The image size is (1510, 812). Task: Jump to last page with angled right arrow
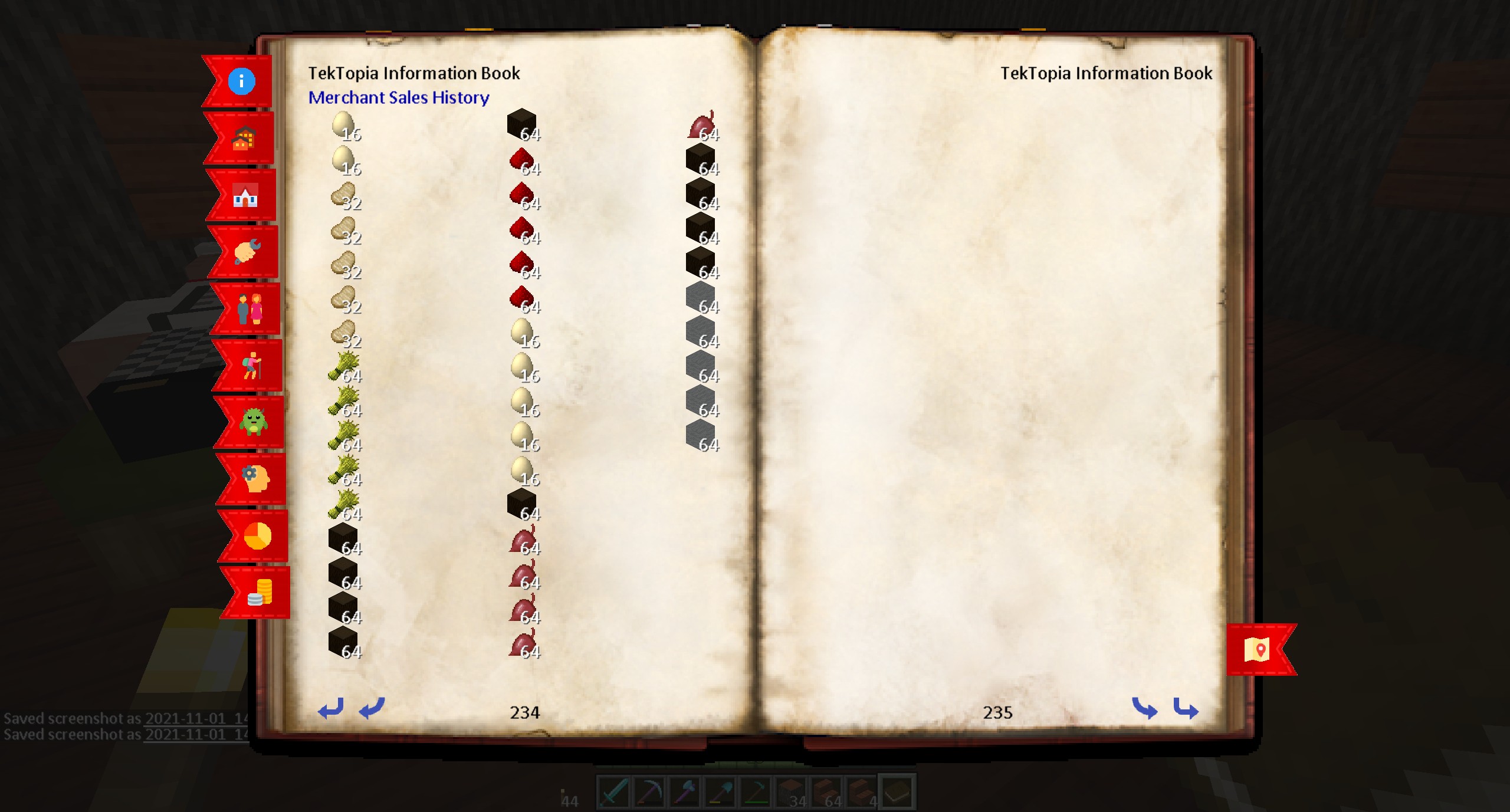coord(1186,708)
